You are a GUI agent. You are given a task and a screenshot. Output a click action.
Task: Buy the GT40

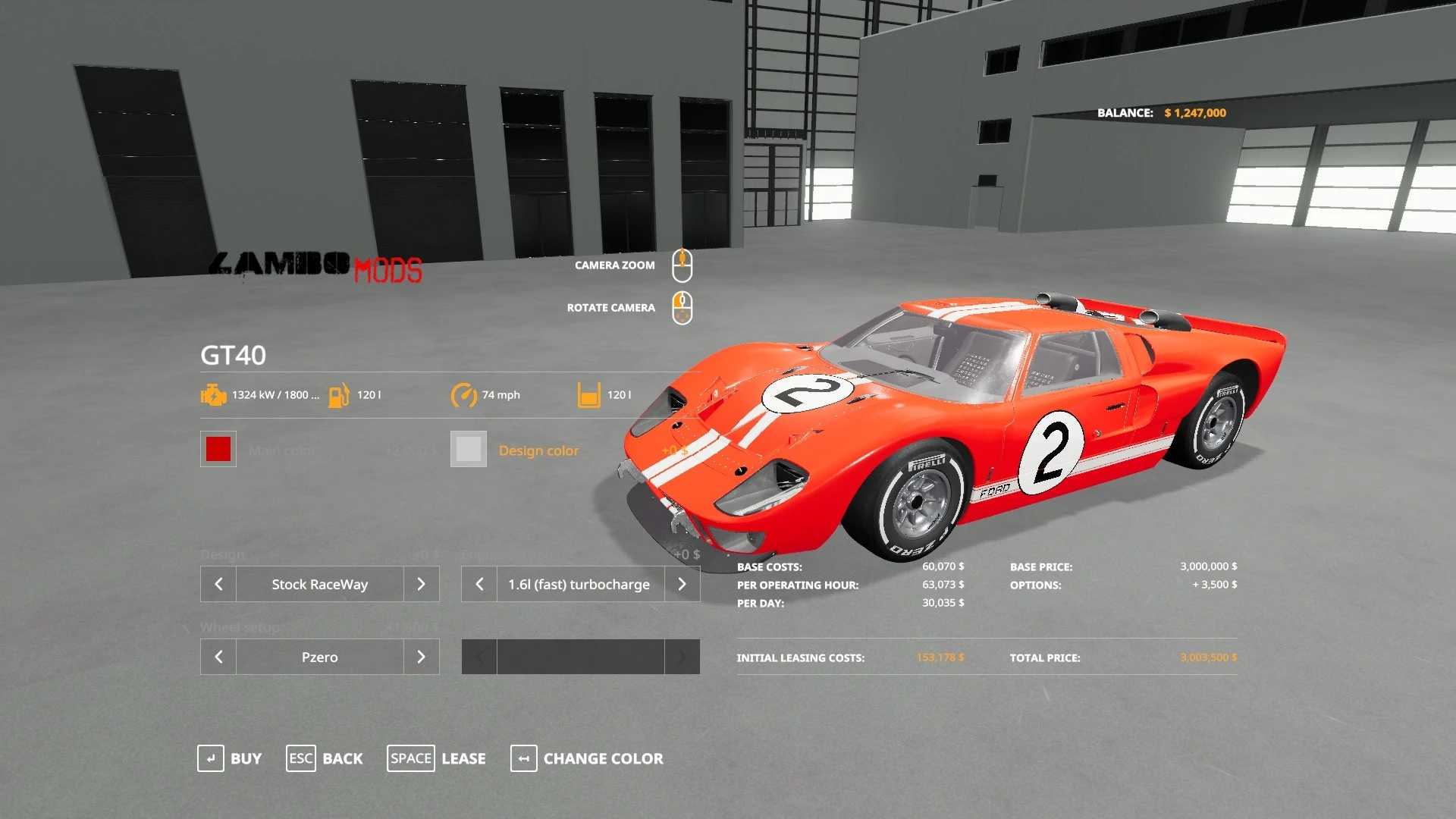(x=229, y=758)
